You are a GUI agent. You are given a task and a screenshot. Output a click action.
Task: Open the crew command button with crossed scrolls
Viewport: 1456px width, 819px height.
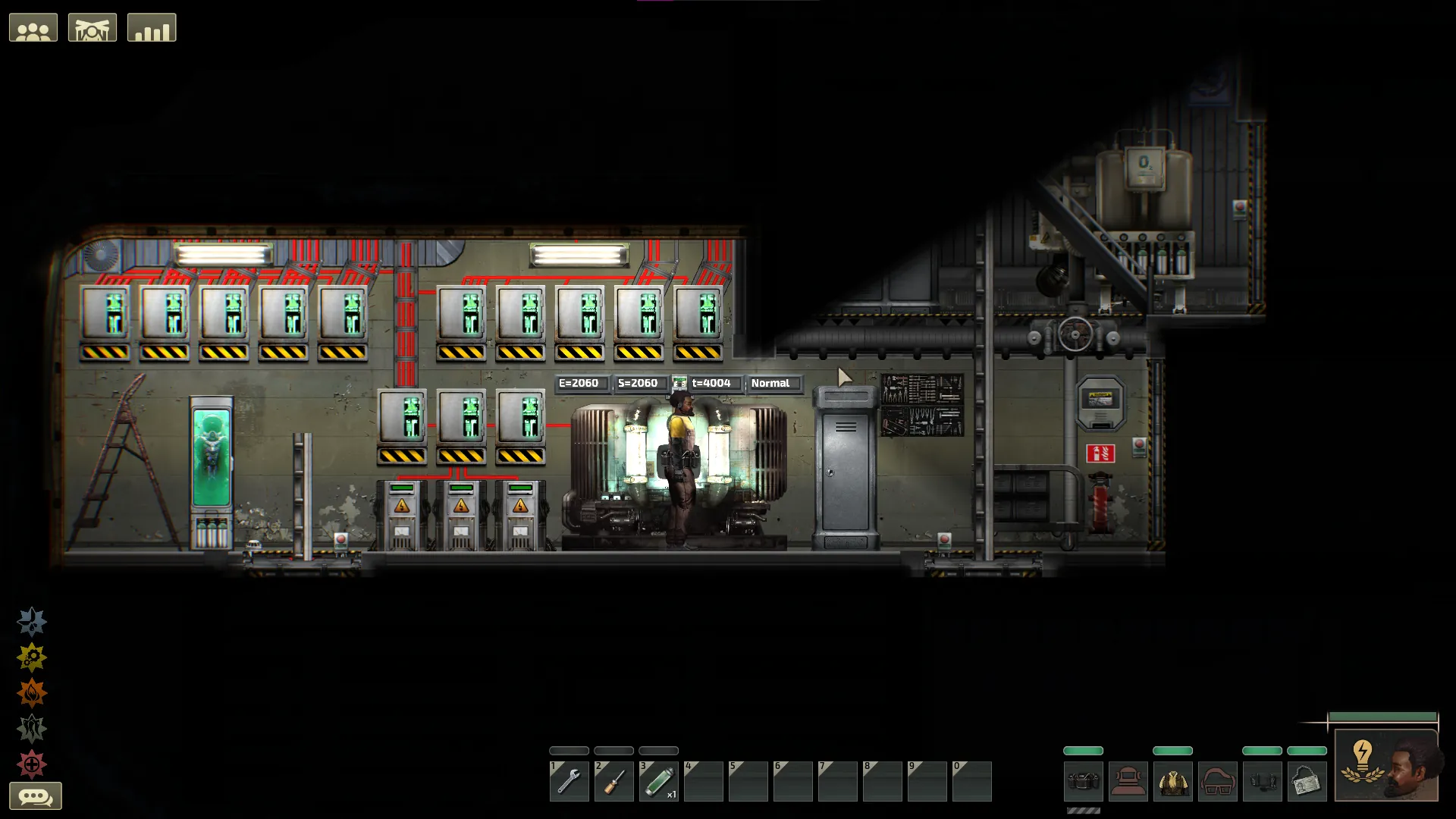[93, 28]
